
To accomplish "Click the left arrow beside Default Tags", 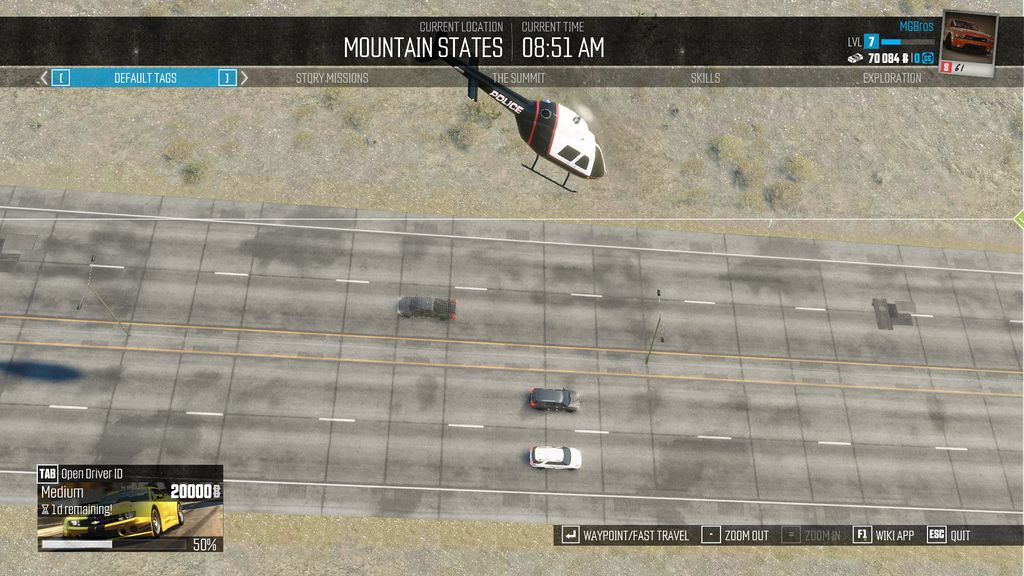I will tap(43, 78).
